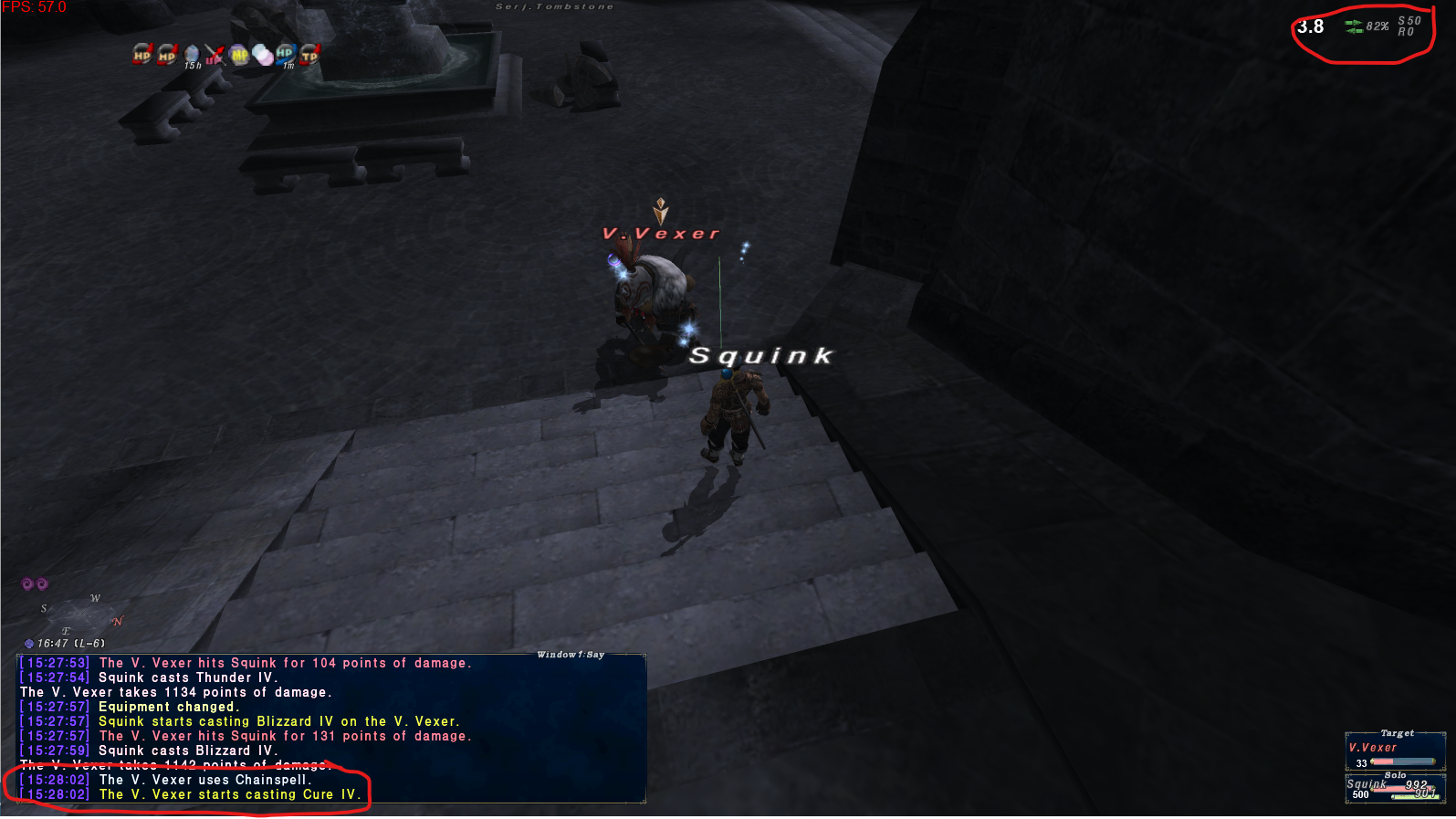Click the TP gain buff icon
Image resolution: width=1456 pixels, height=819 pixels.
click(x=309, y=55)
